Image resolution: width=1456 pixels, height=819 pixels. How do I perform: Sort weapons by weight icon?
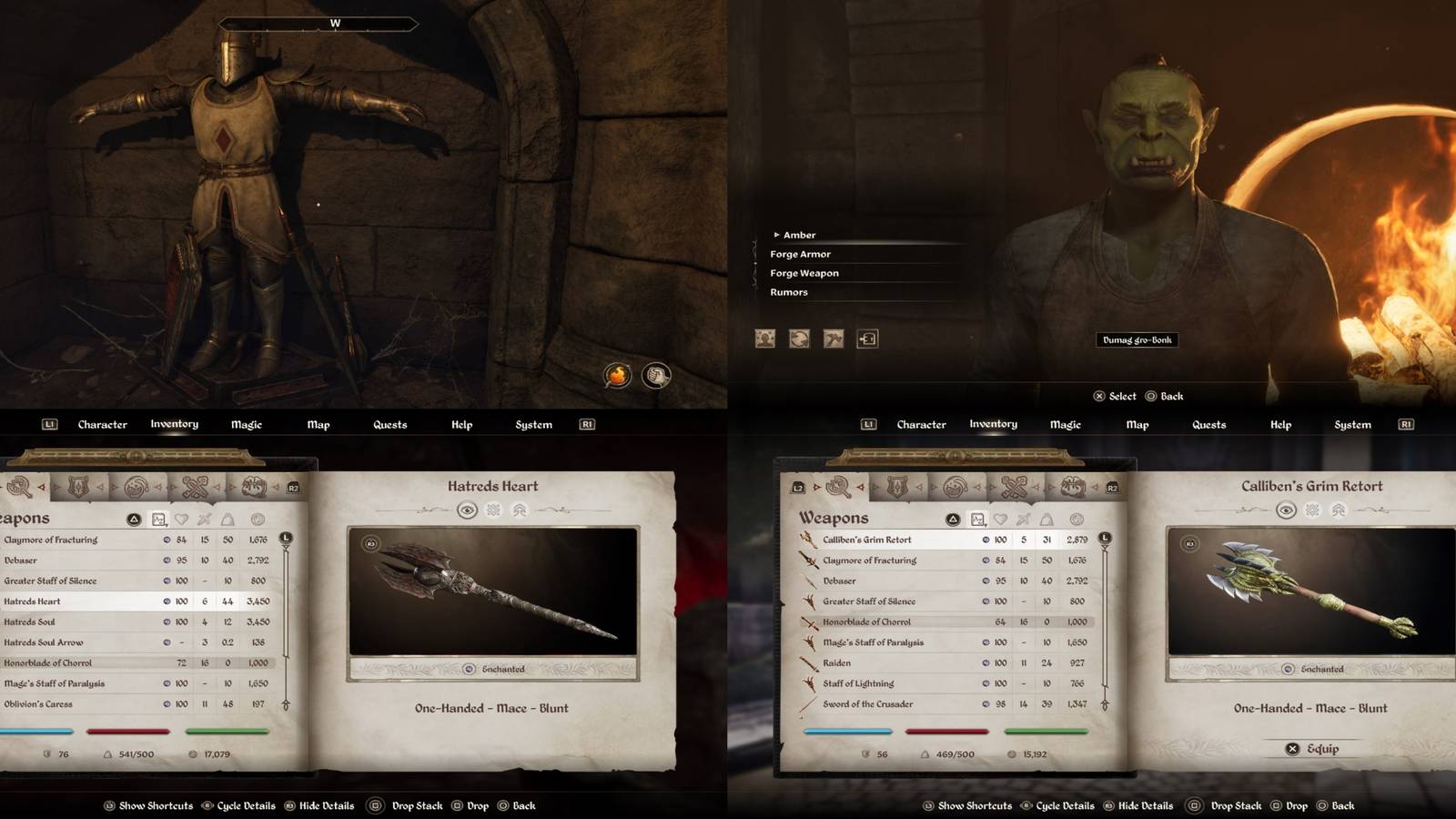[x=227, y=520]
